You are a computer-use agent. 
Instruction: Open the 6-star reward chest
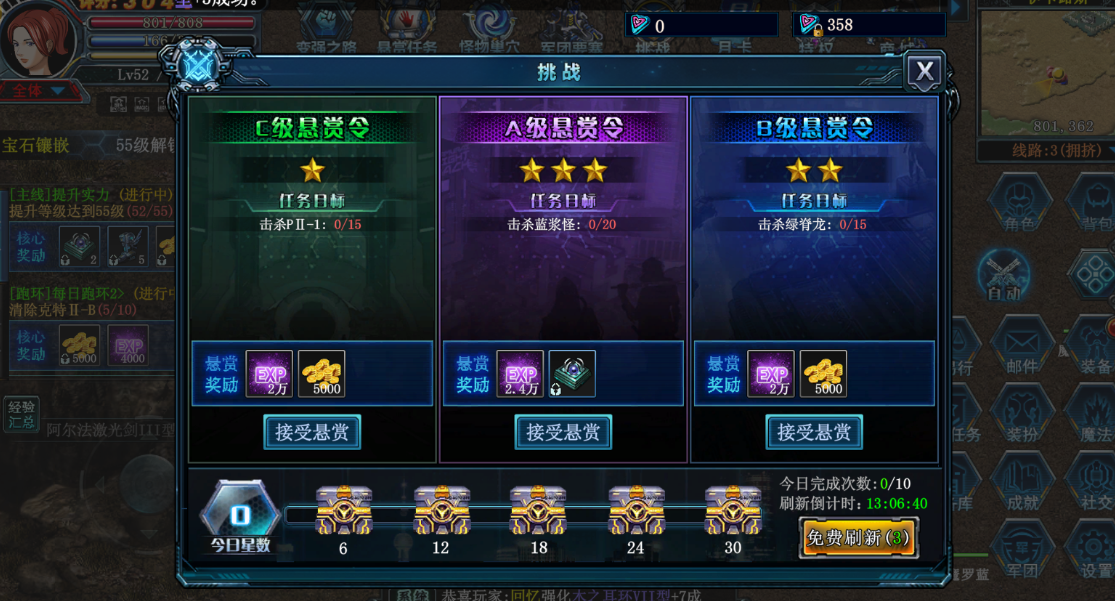[343, 511]
